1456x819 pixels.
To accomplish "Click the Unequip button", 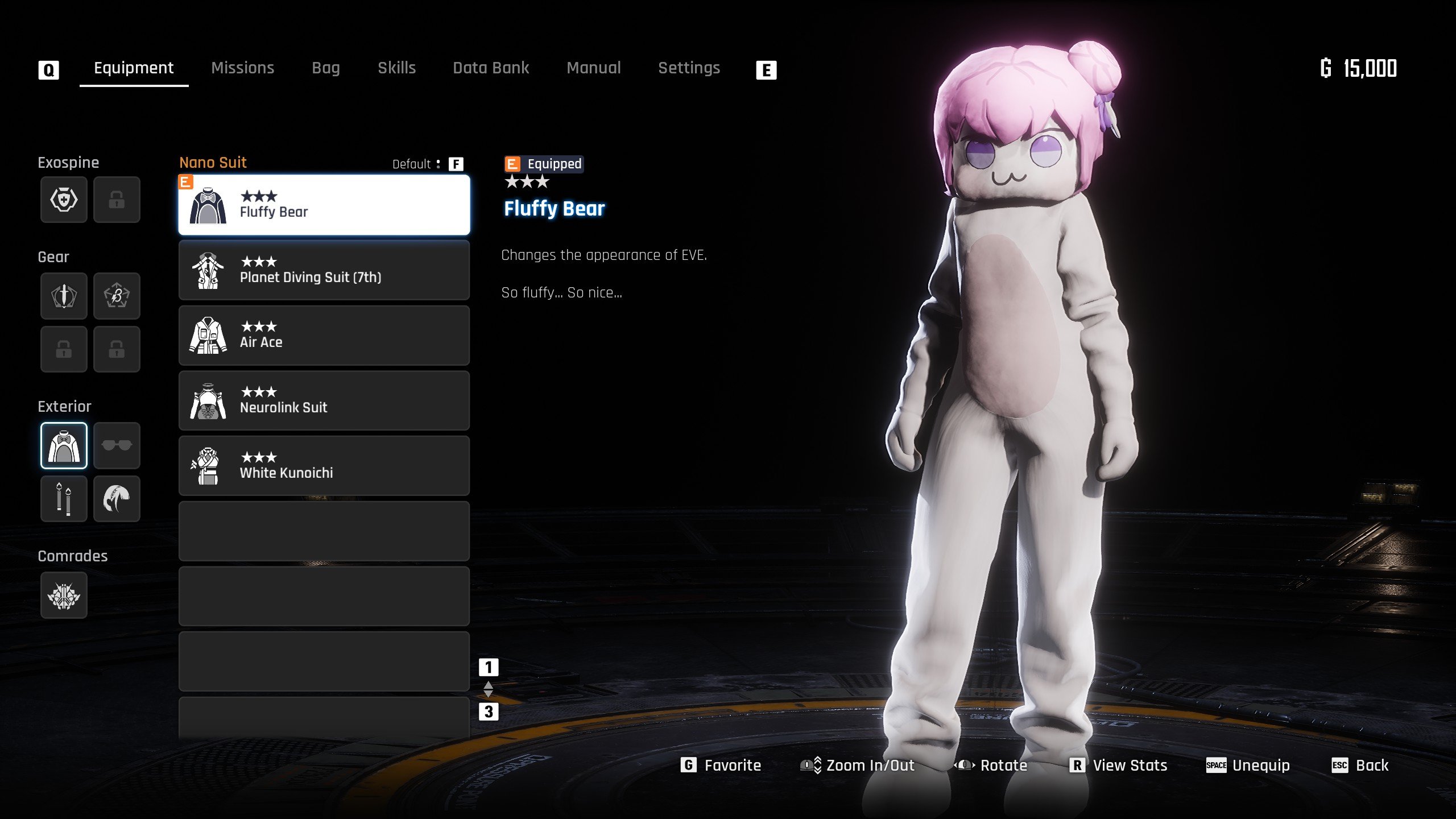I will [1248, 766].
